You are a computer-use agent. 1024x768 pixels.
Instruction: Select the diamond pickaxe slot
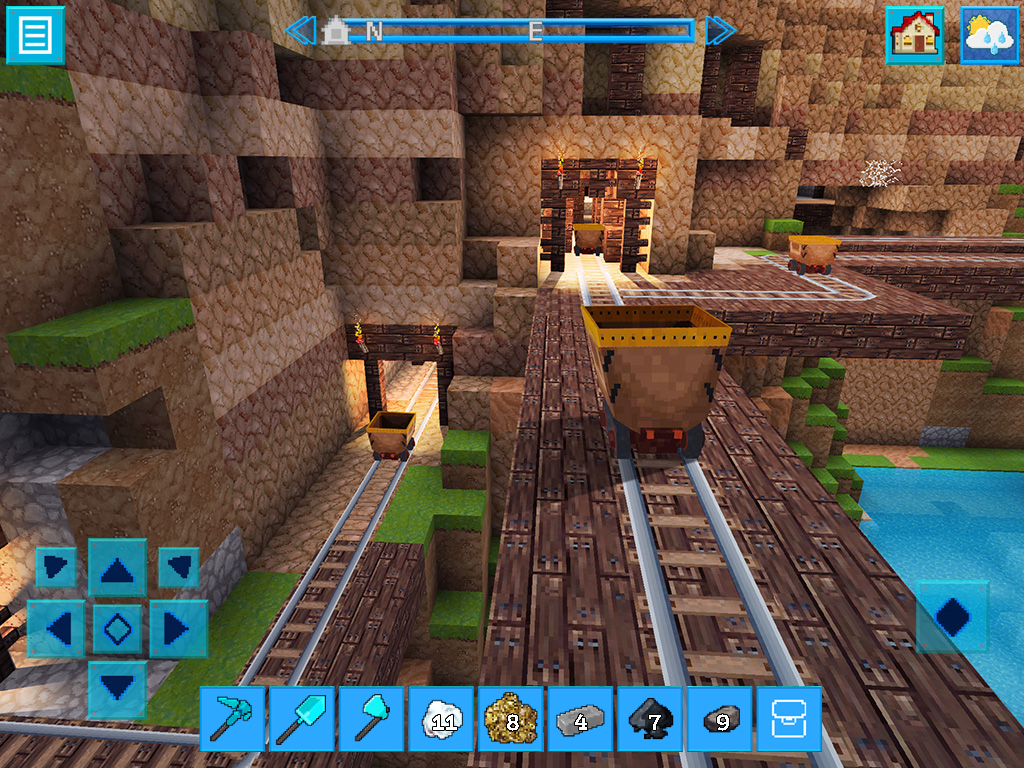tap(233, 718)
